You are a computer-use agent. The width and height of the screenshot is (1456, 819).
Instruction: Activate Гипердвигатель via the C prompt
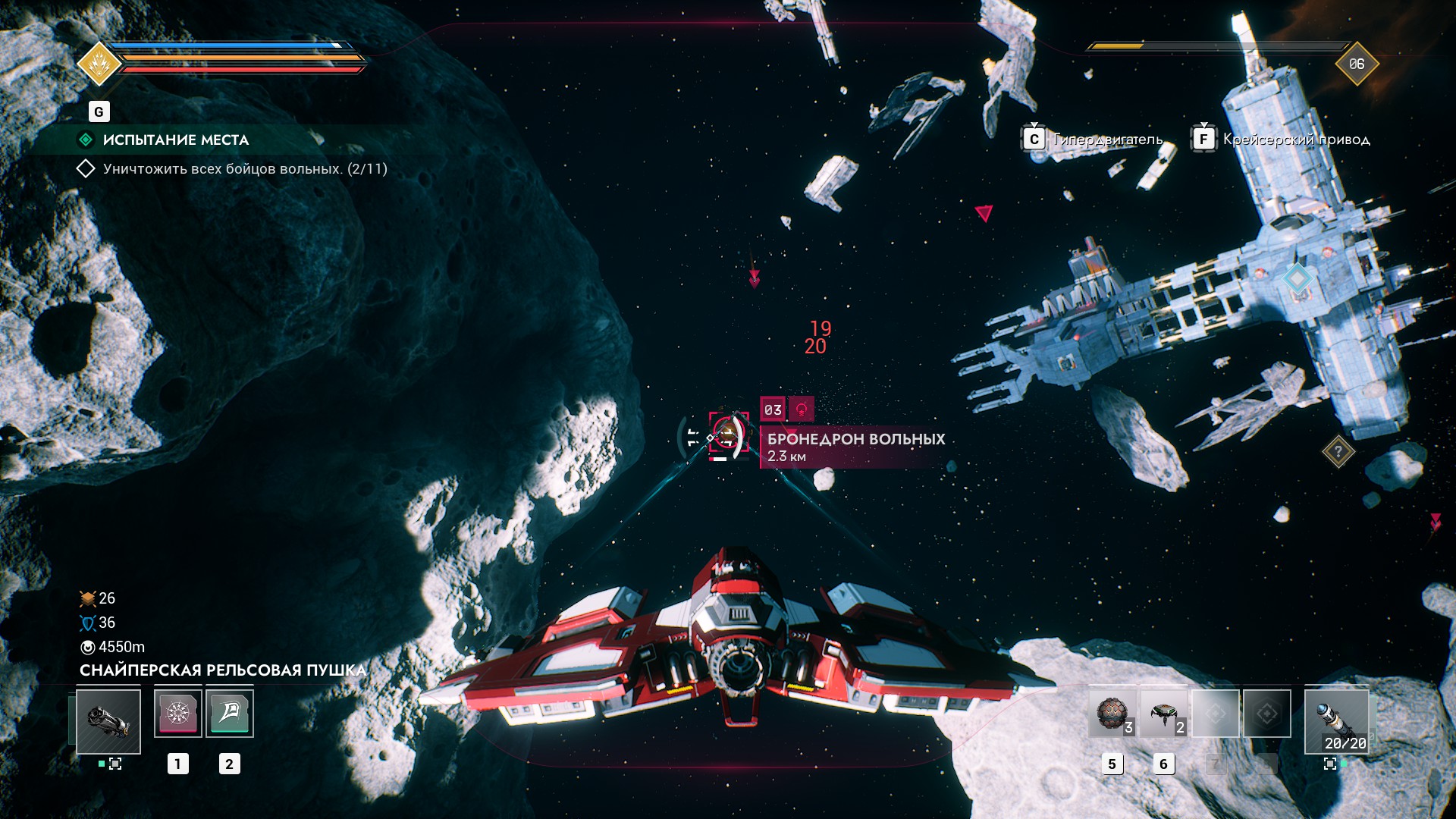click(x=1034, y=138)
